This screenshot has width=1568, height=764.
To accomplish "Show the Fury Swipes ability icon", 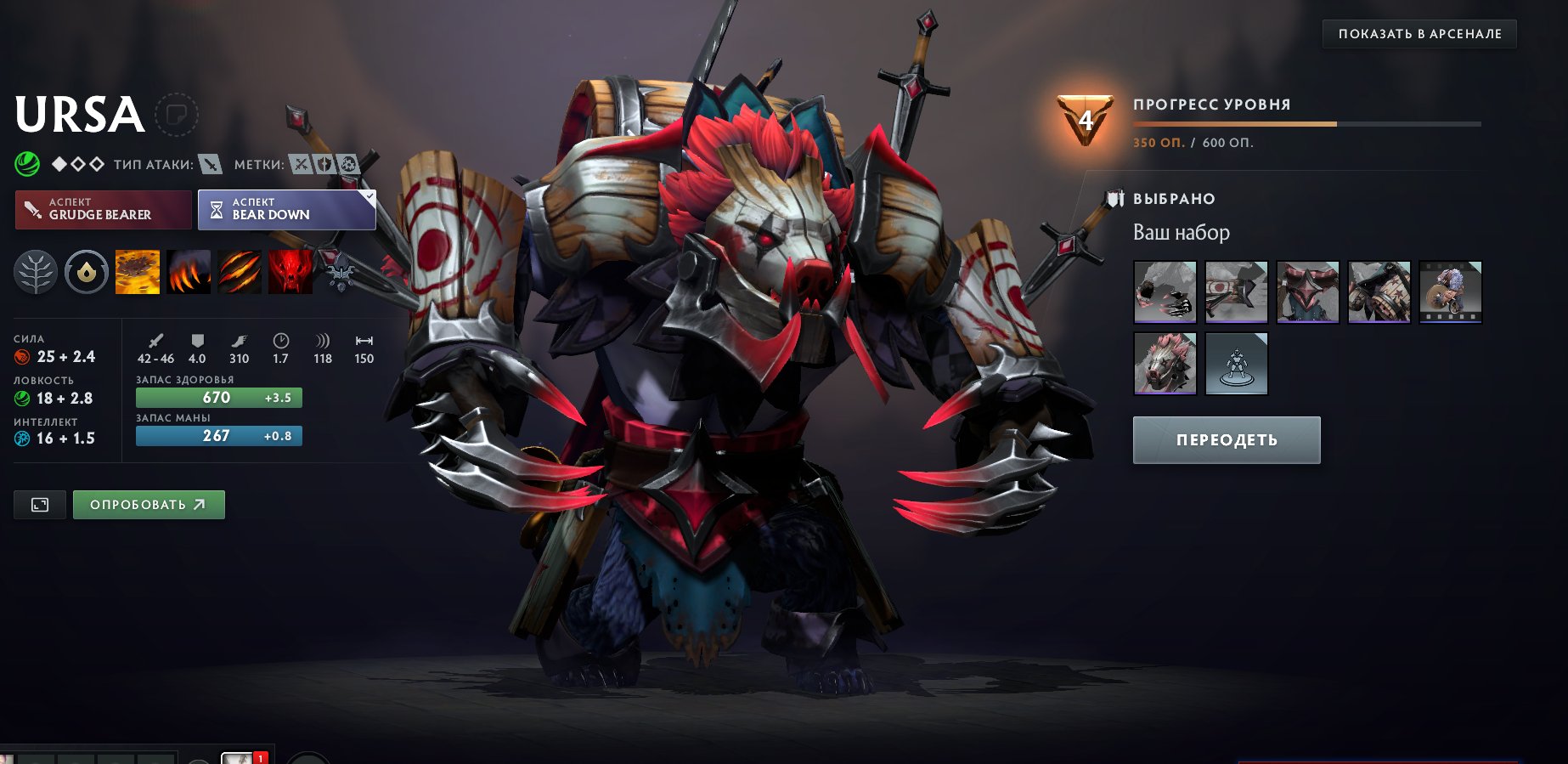I will [x=240, y=273].
